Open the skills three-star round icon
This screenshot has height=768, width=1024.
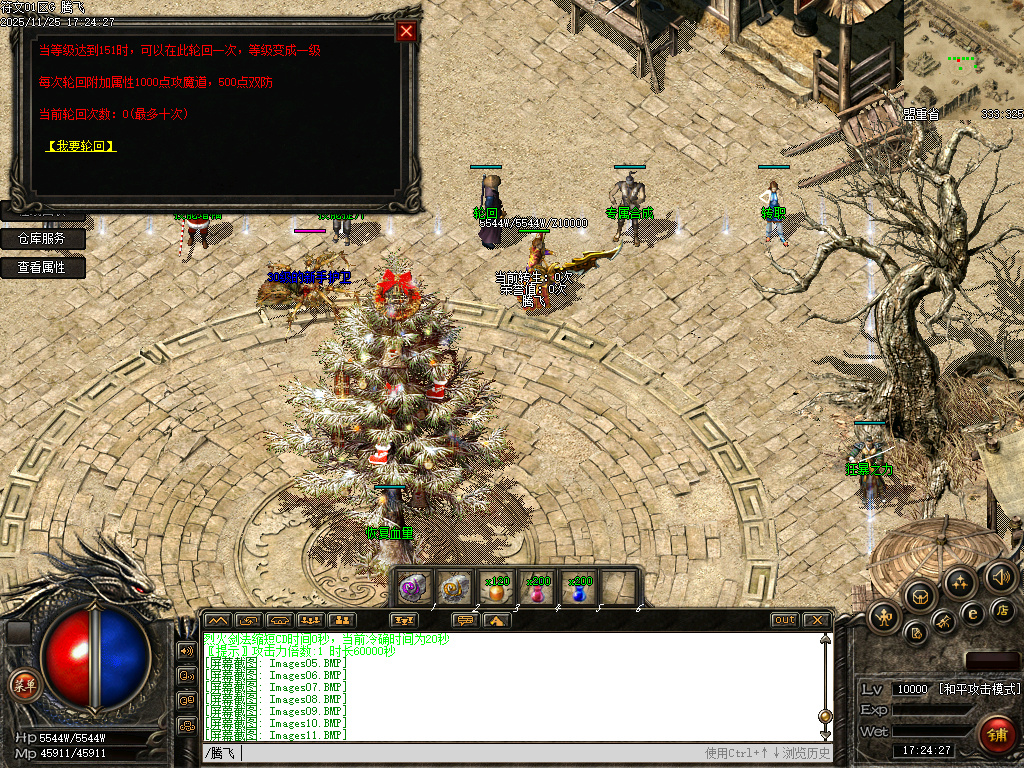(960, 581)
